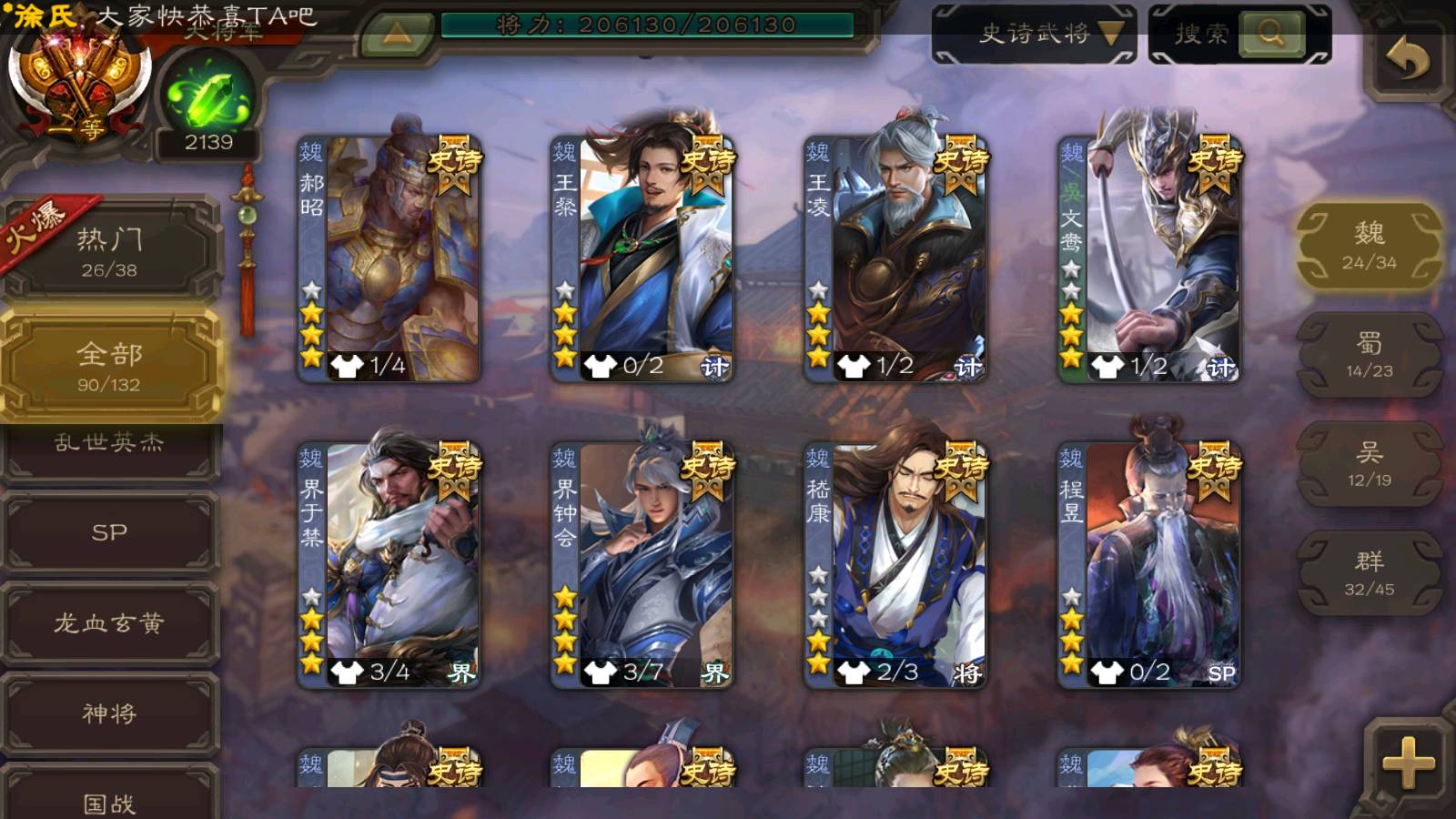Switch to the 热门 category tab
This screenshot has width=1456, height=819.
109,250
